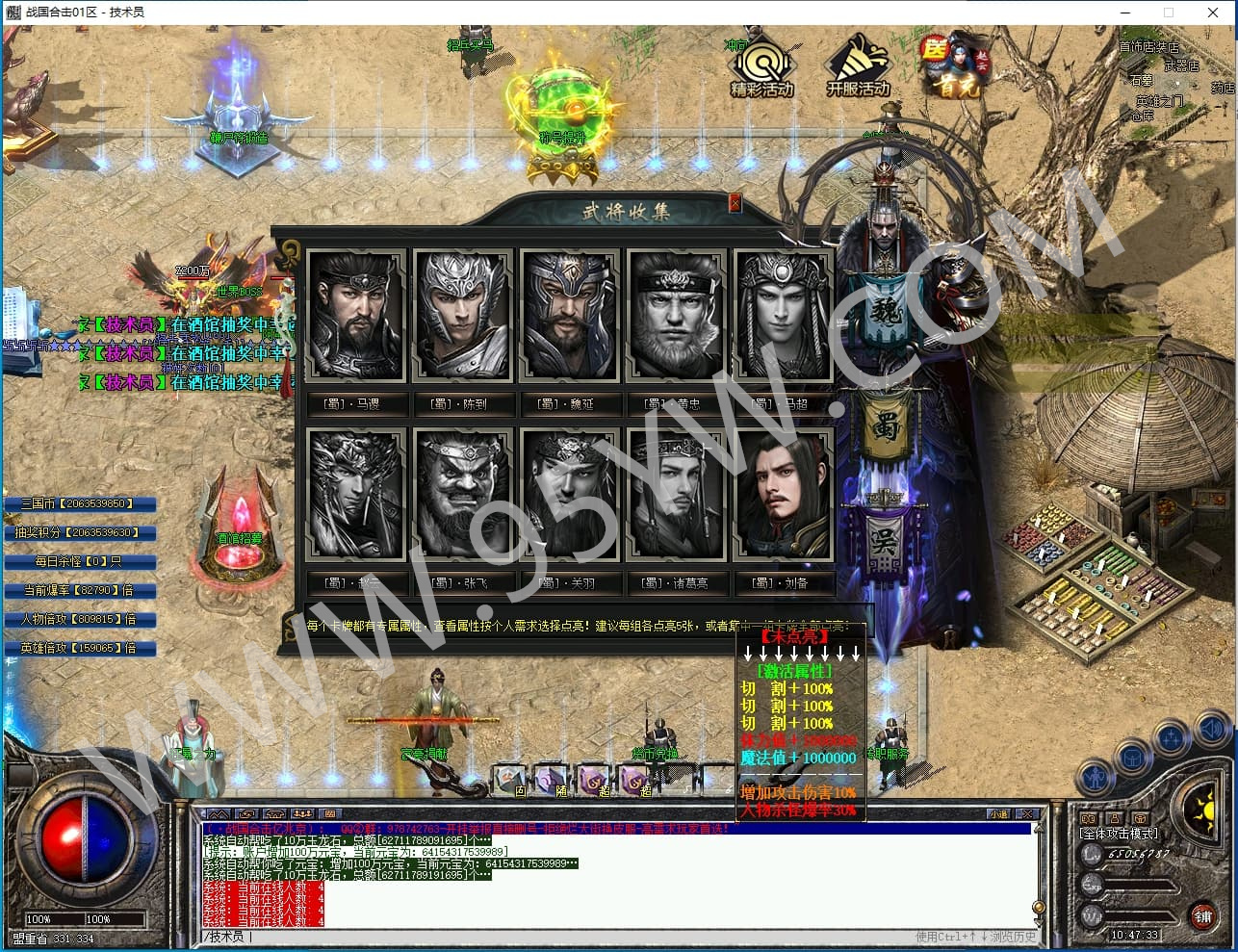1238x952 pixels.
Task: Pick the 关羽 general portrait
Action: [569, 495]
